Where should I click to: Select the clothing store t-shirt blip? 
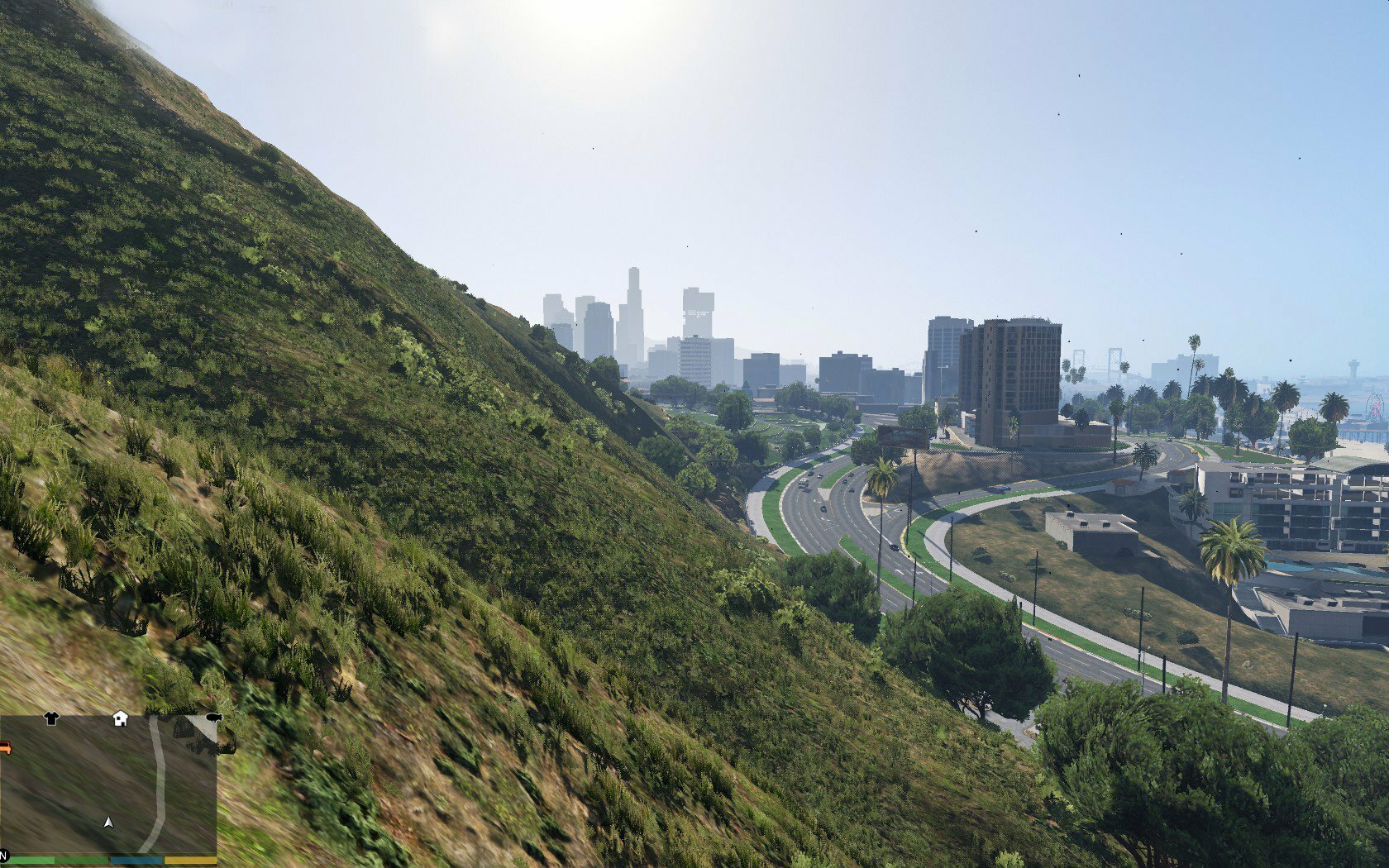coord(51,718)
